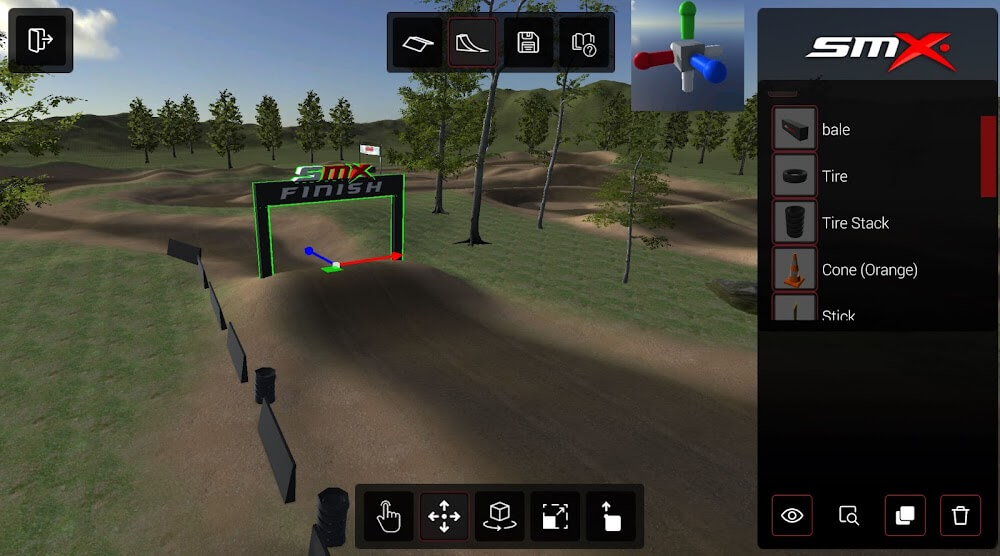Choose the scale expand tool
1000x556 pixels.
(x=555, y=516)
